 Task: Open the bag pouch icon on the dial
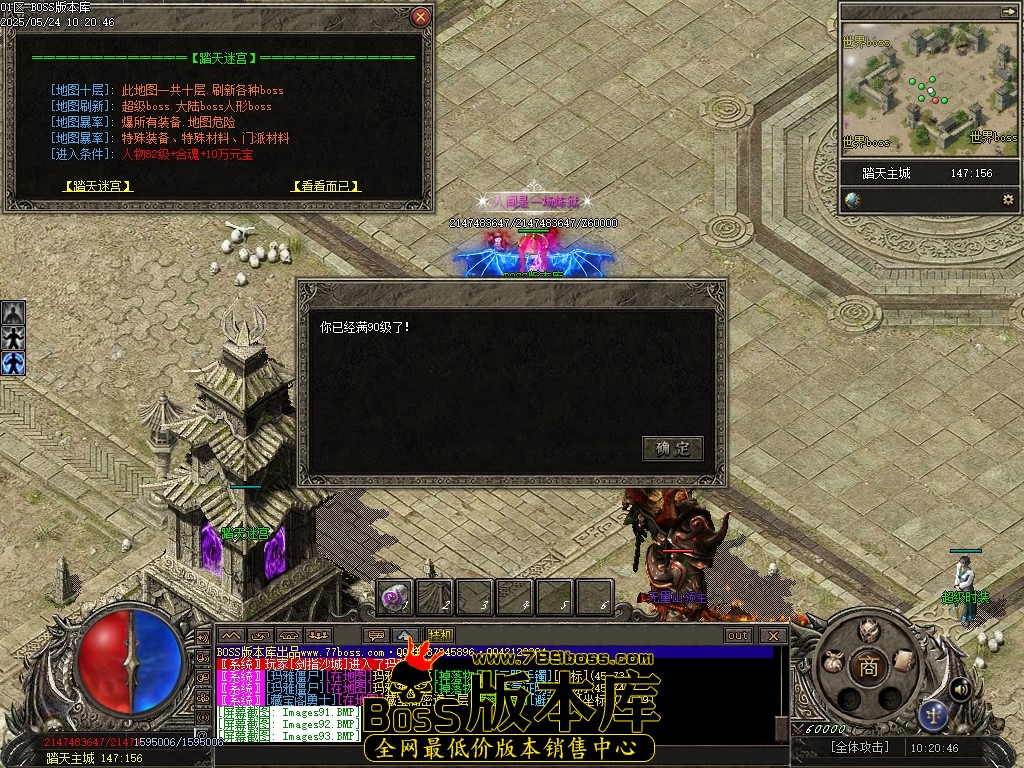coord(832,662)
